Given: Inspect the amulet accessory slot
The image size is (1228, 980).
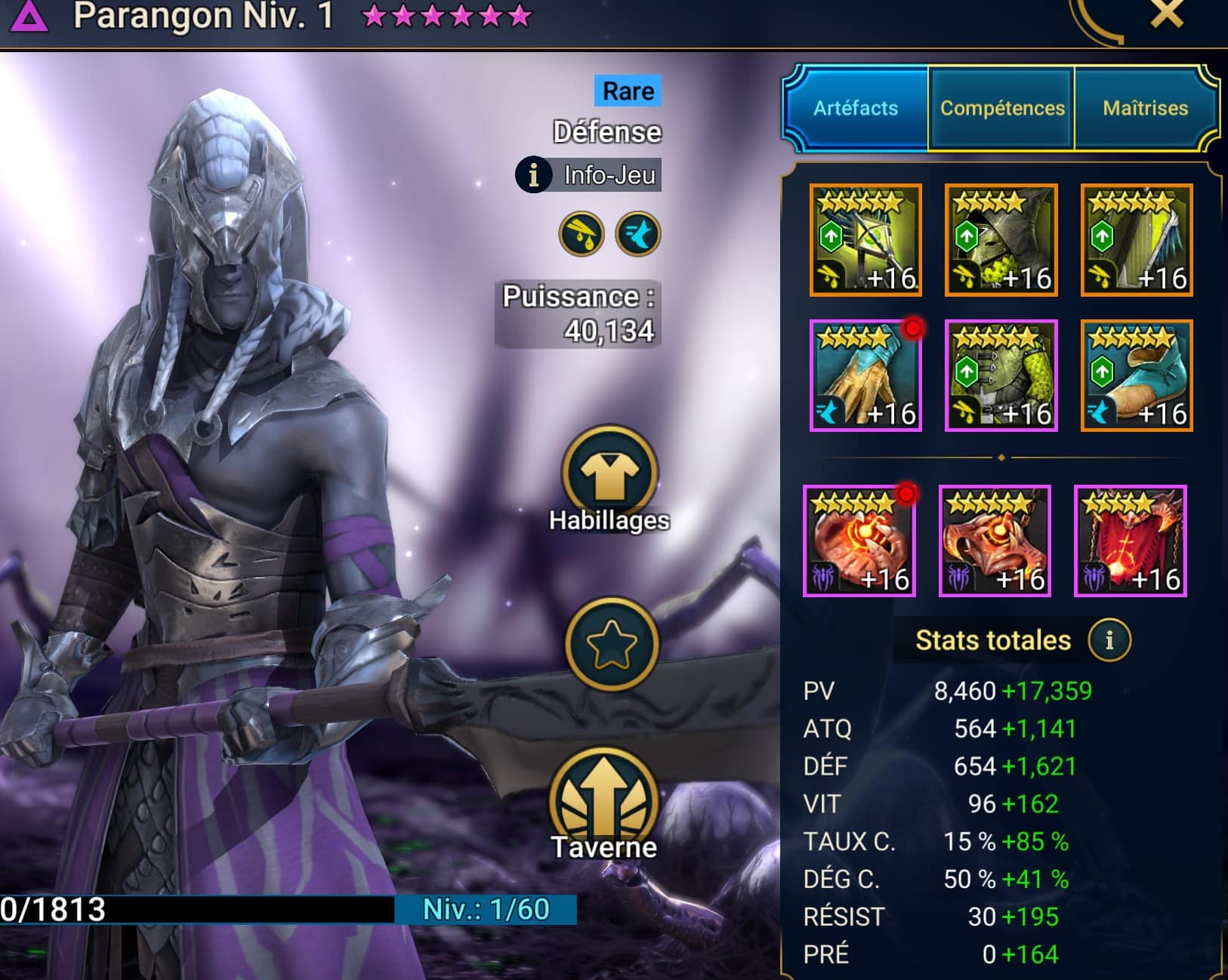Looking at the screenshot, I should pos(995,541).
